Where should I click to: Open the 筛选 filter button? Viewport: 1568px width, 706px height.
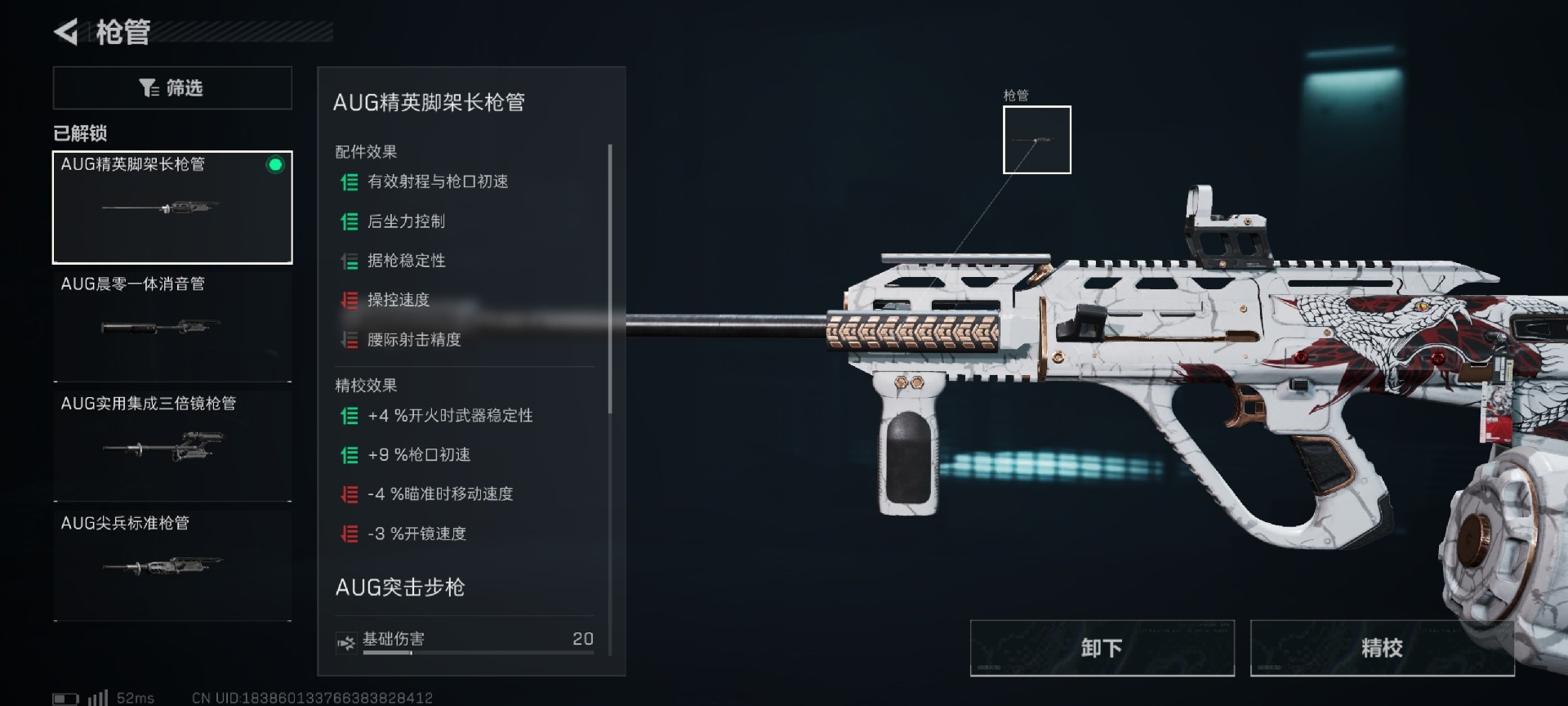[x=172, y=88]
